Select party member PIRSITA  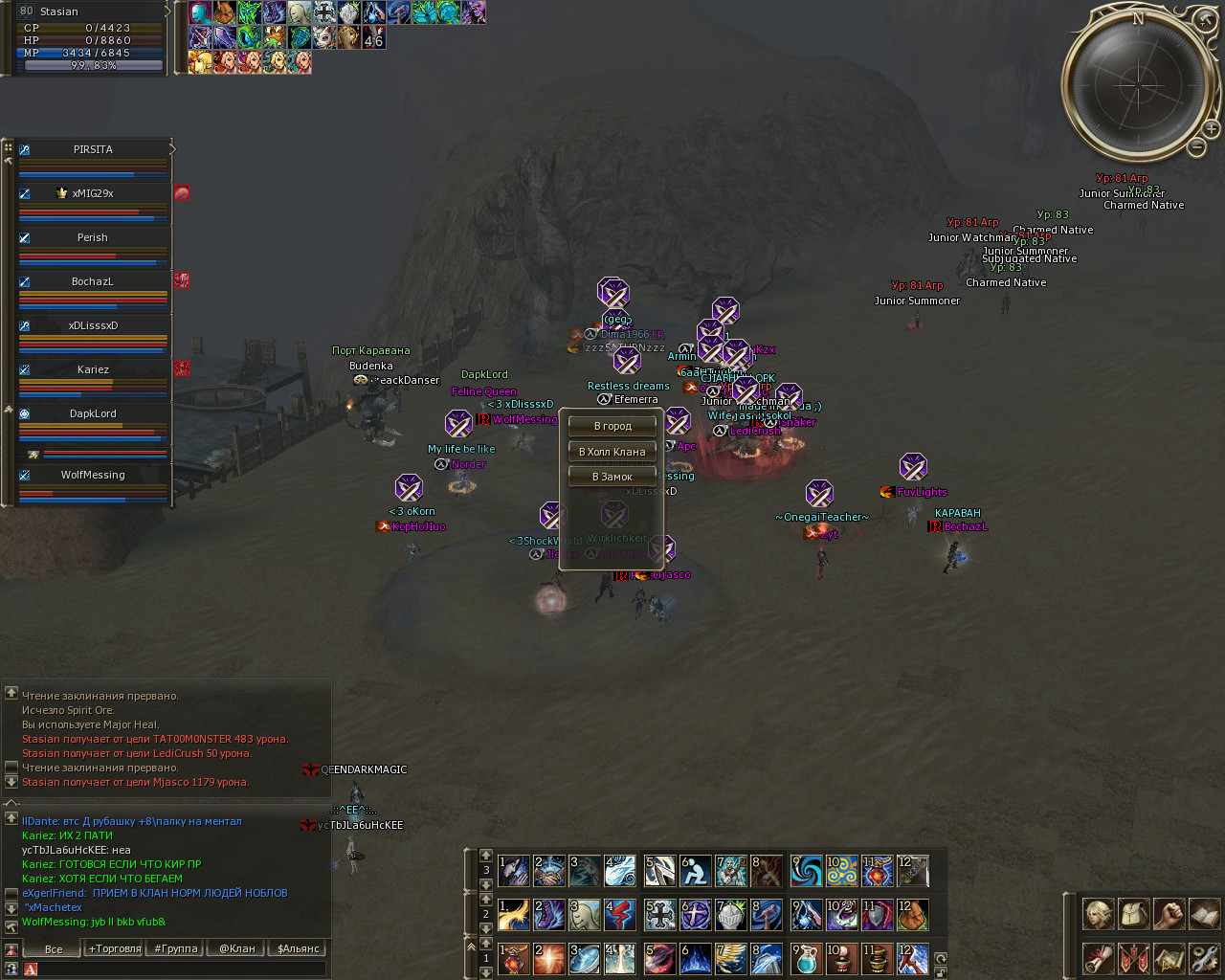(x=93, y=150)
